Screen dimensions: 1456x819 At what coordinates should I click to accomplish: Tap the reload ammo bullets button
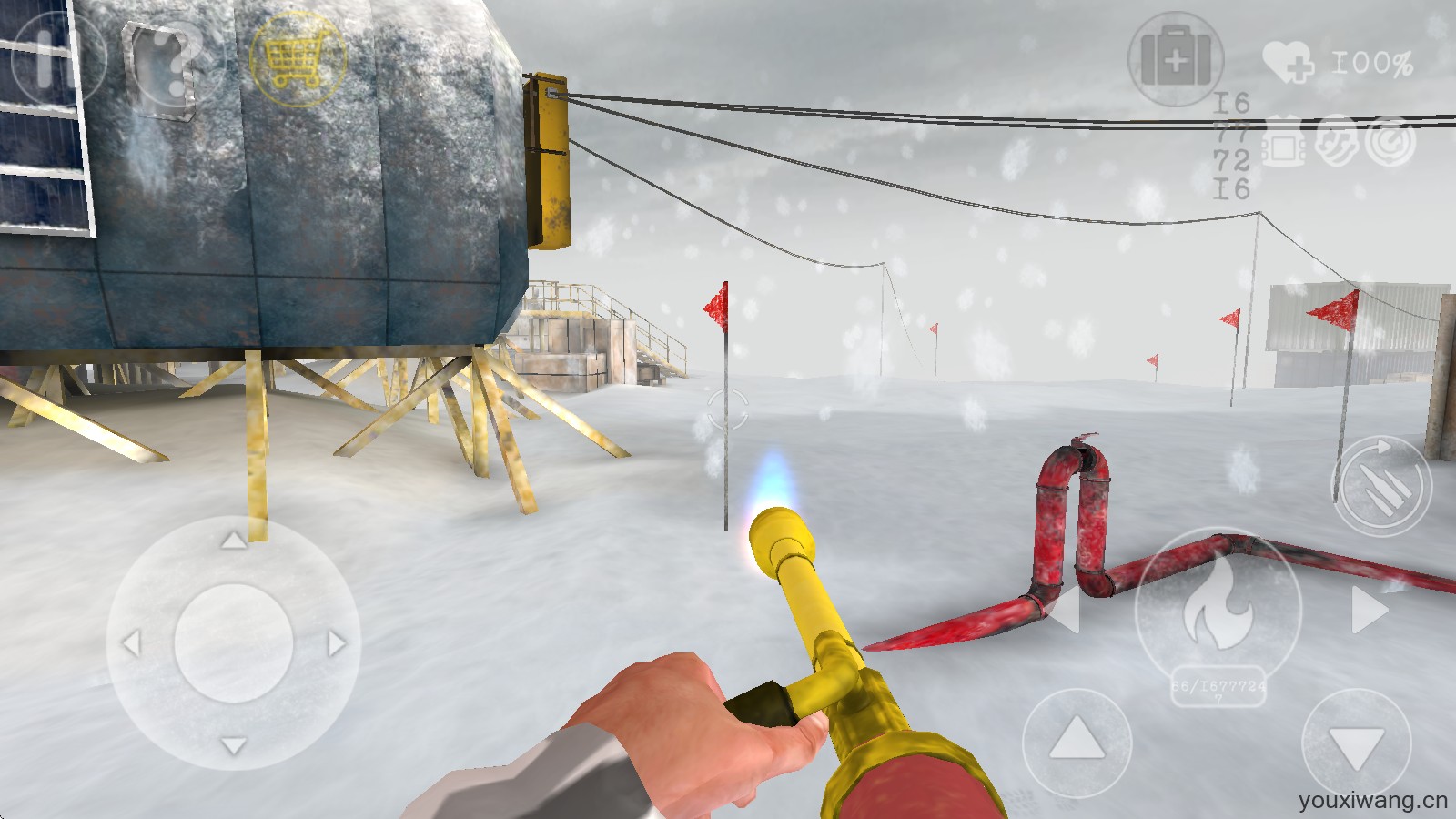pyautogui.click(x=1381, y=486)
